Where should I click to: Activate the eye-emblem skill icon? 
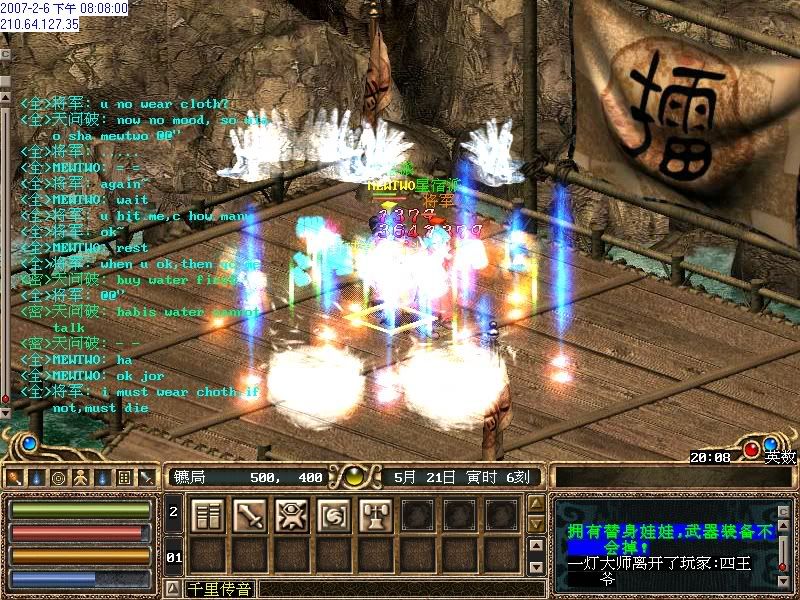point(291,515)
